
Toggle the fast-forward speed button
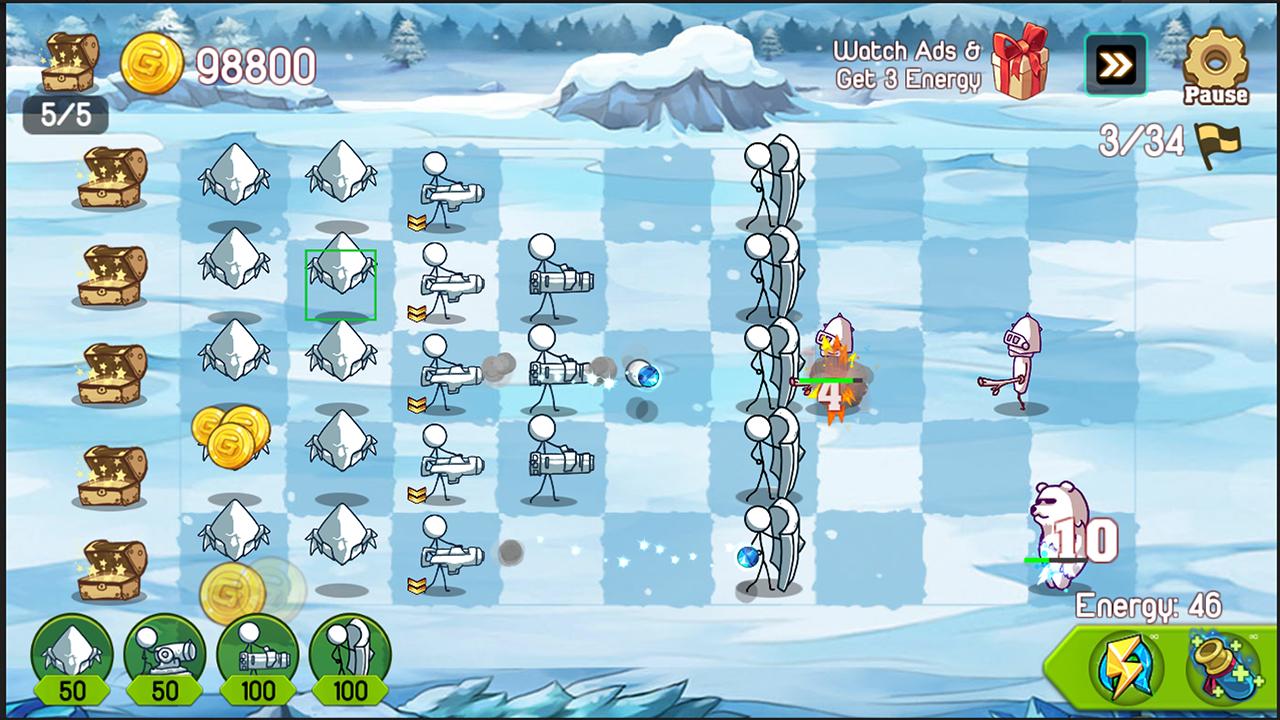tap(1116, 63)
